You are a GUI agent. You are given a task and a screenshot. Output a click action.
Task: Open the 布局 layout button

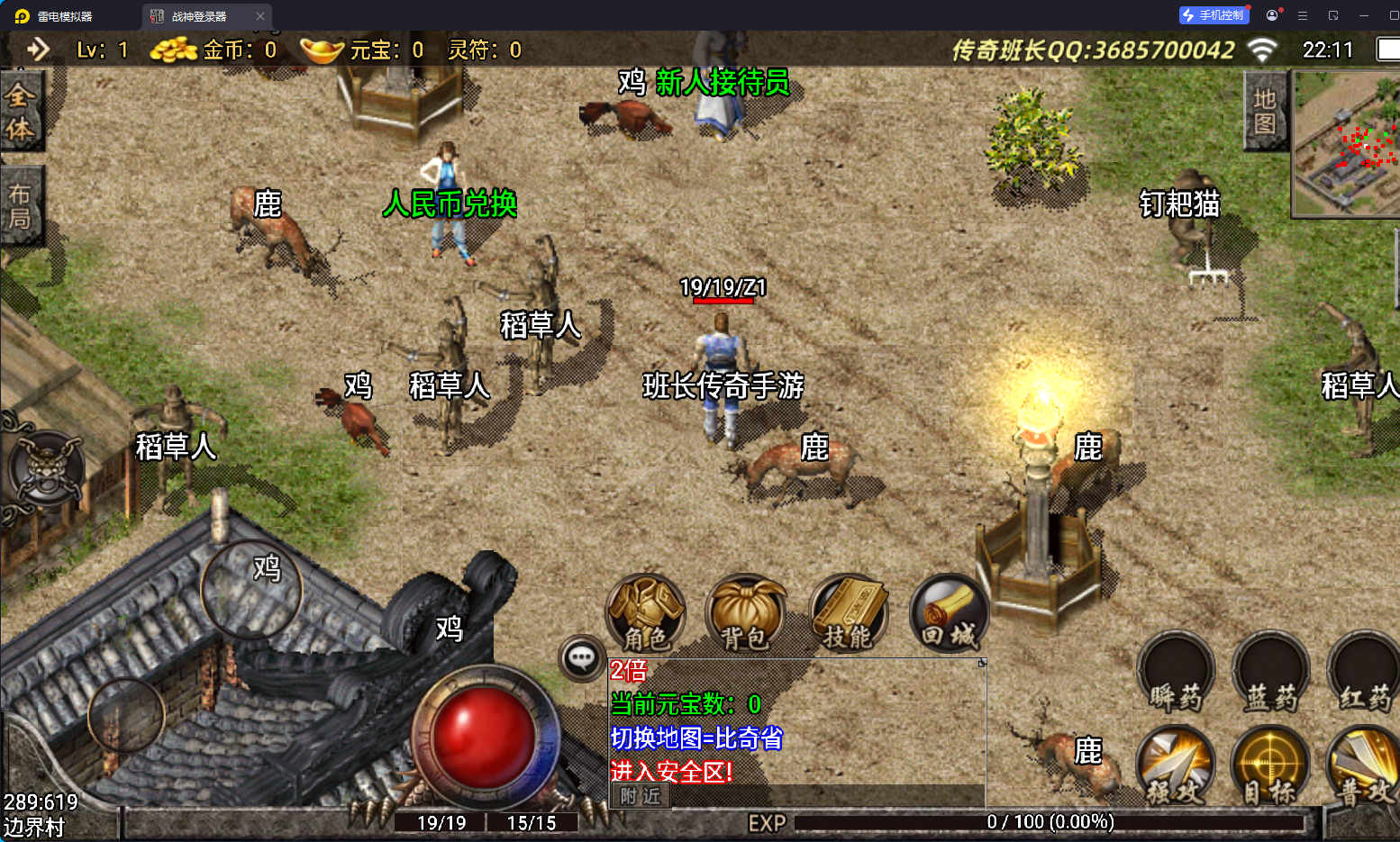click(x=20, y=205)
